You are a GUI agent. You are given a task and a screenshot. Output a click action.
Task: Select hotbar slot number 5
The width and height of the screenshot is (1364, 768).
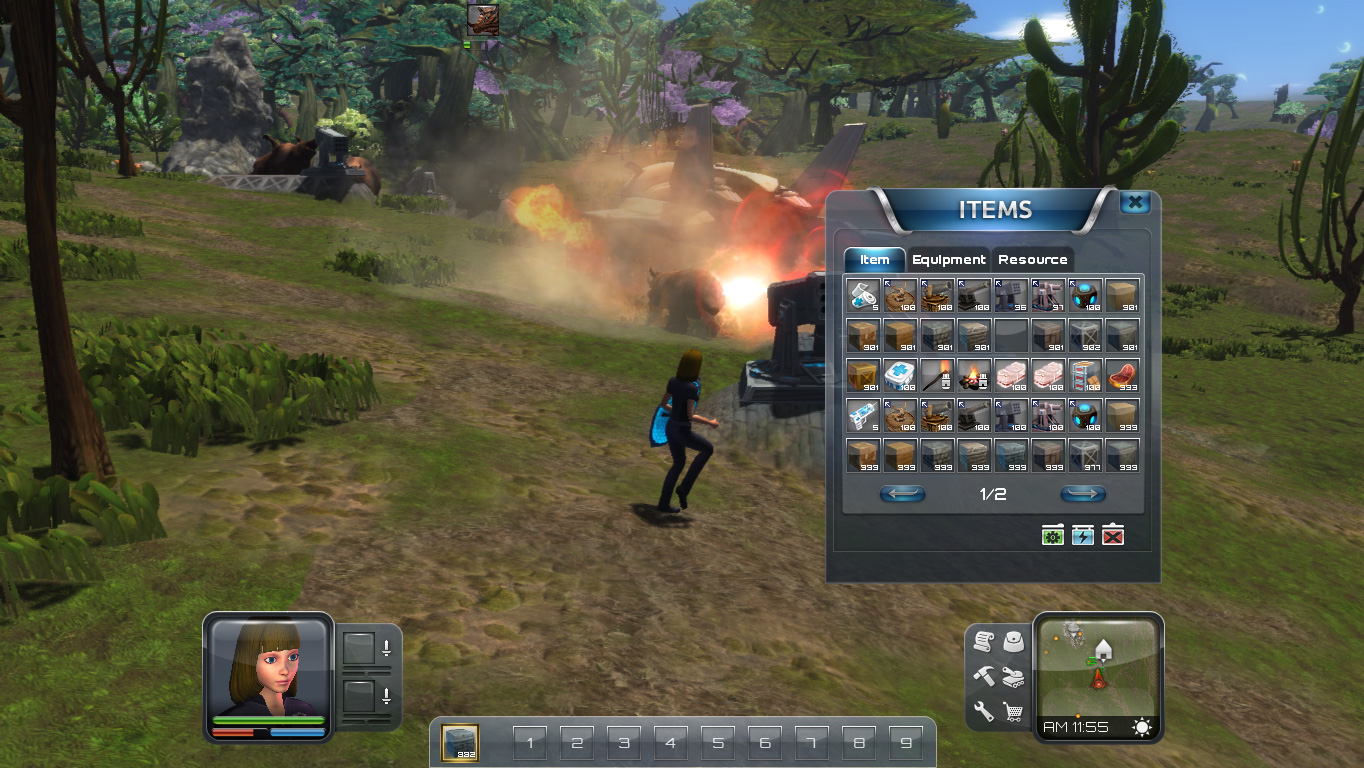click(718, 743)
